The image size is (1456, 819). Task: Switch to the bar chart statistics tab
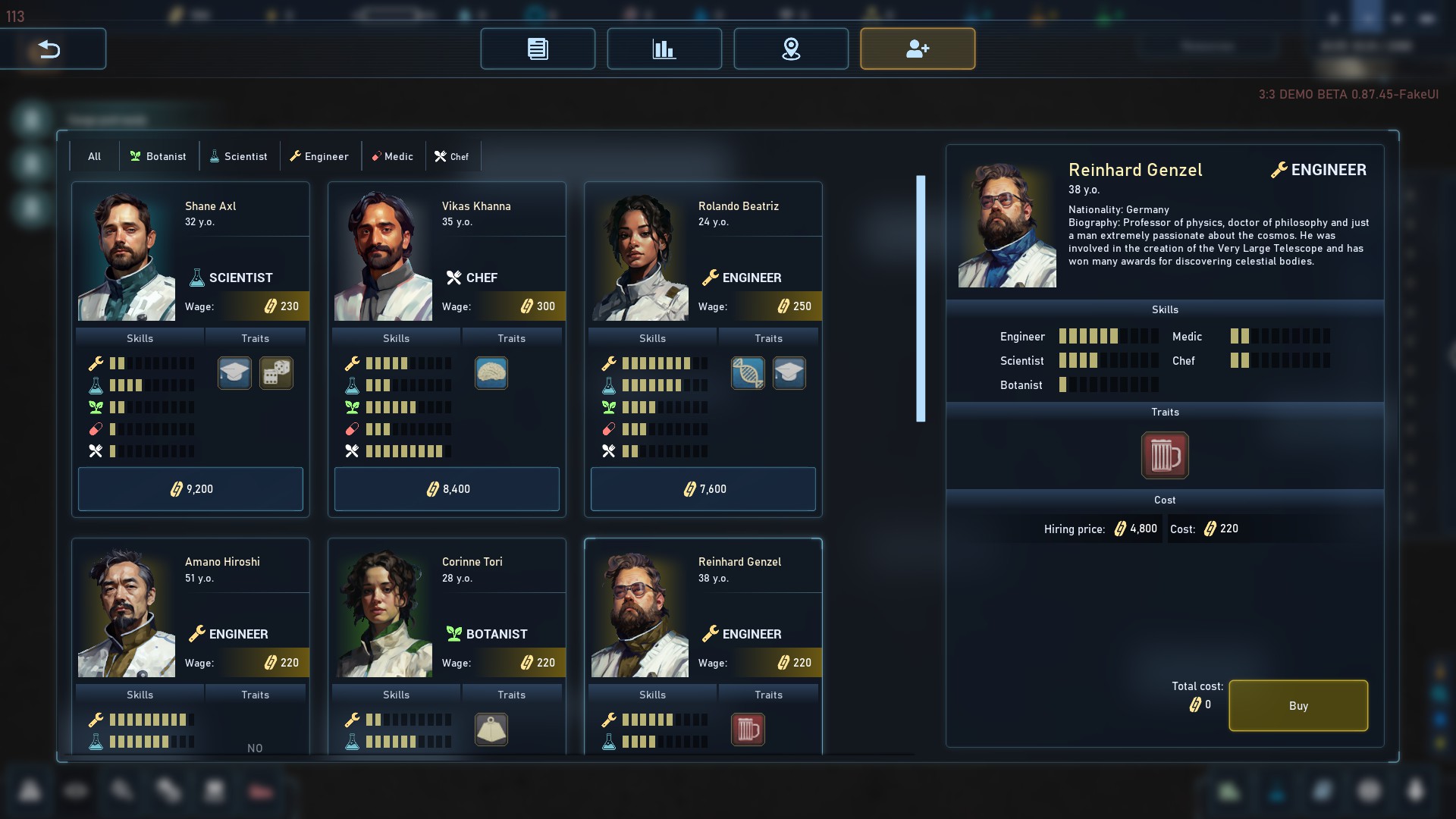tap(664, 49)
